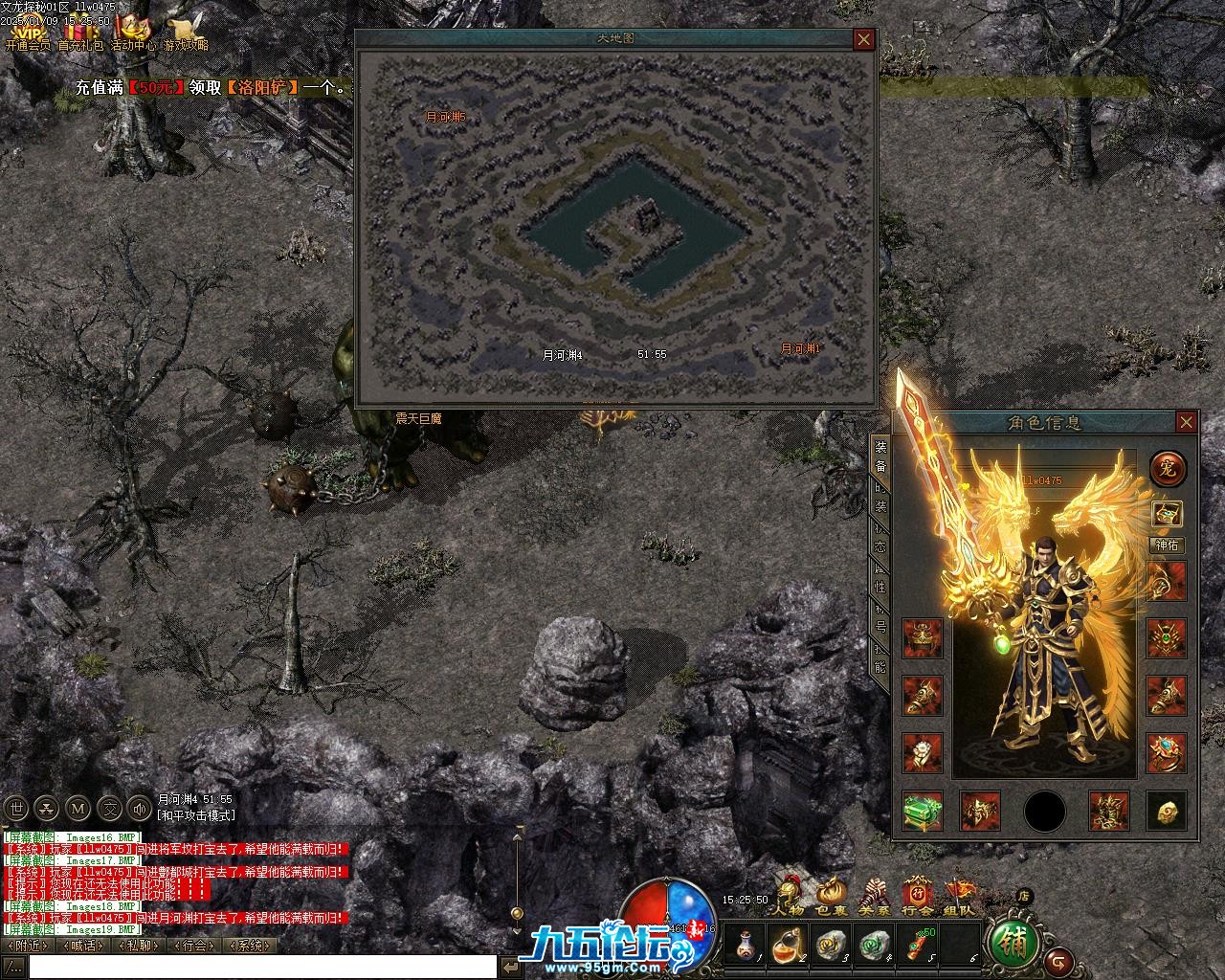Open the 行会 guild menu

(x=917, y=897)
